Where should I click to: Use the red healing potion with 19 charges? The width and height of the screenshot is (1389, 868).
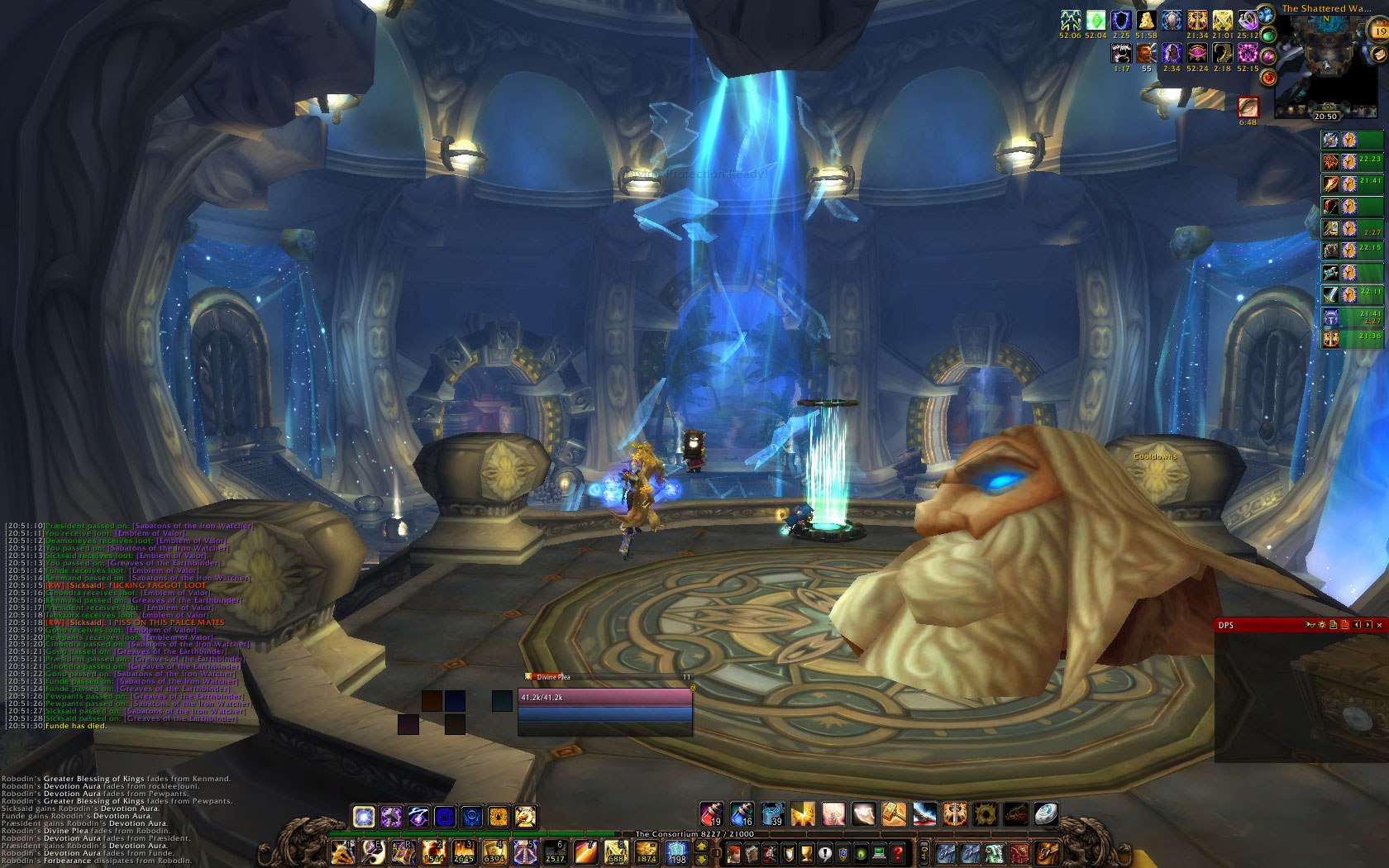[712, 814]
